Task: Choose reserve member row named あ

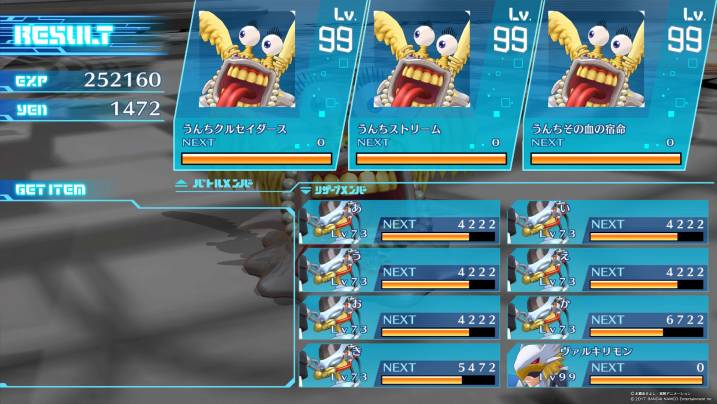Action: coord(400,224)
